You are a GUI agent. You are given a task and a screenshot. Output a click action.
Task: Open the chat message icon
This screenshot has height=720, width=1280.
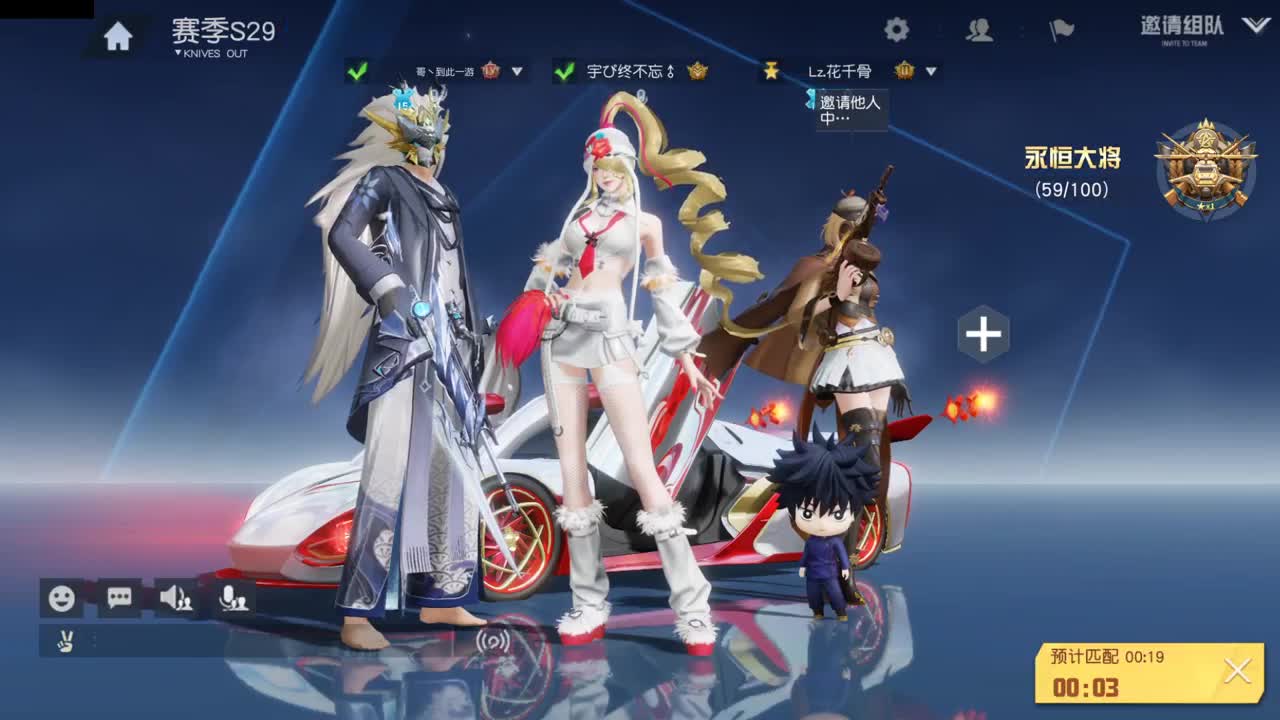(x=119, y=597)
